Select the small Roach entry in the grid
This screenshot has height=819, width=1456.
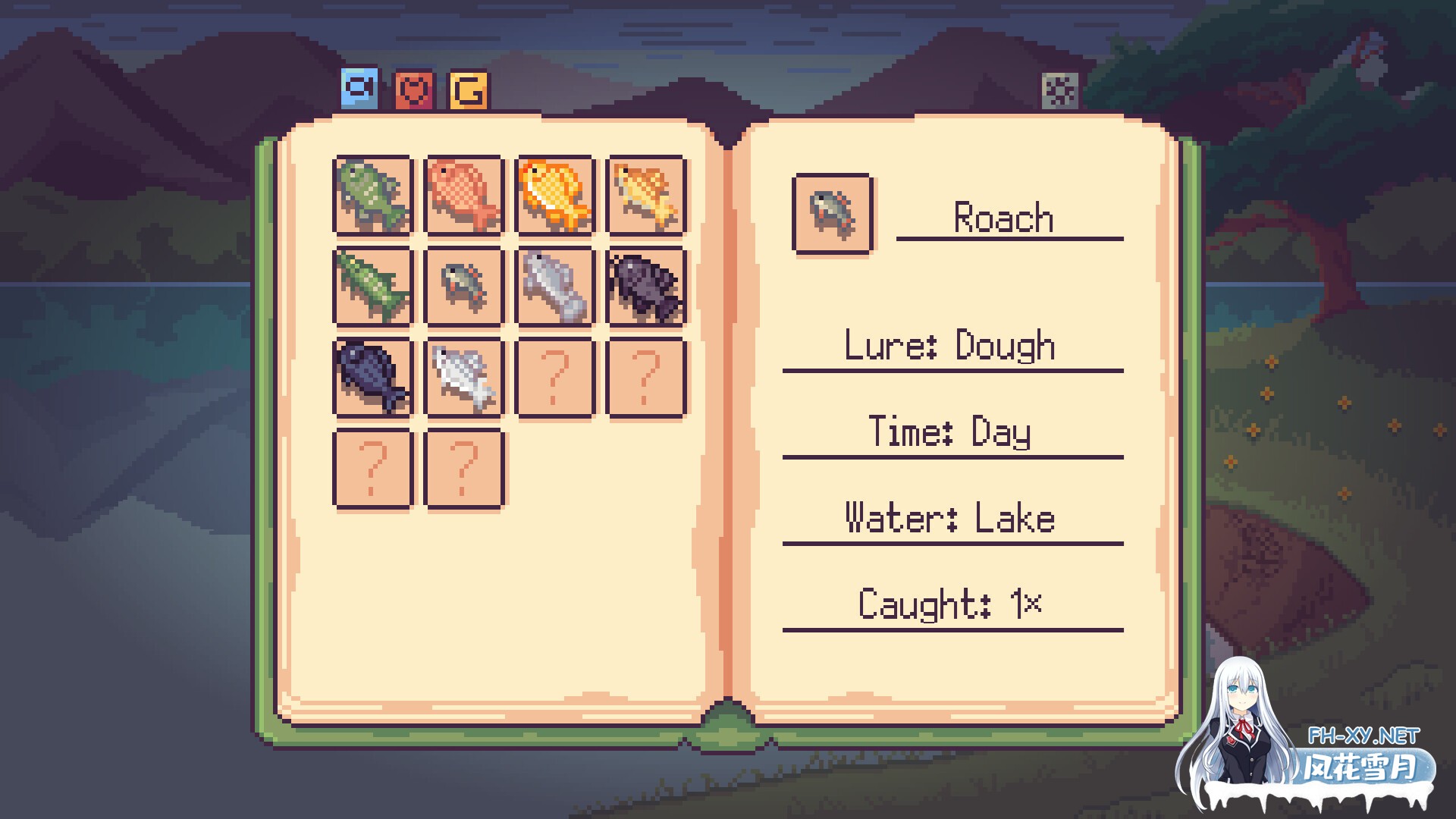point(464,287)
